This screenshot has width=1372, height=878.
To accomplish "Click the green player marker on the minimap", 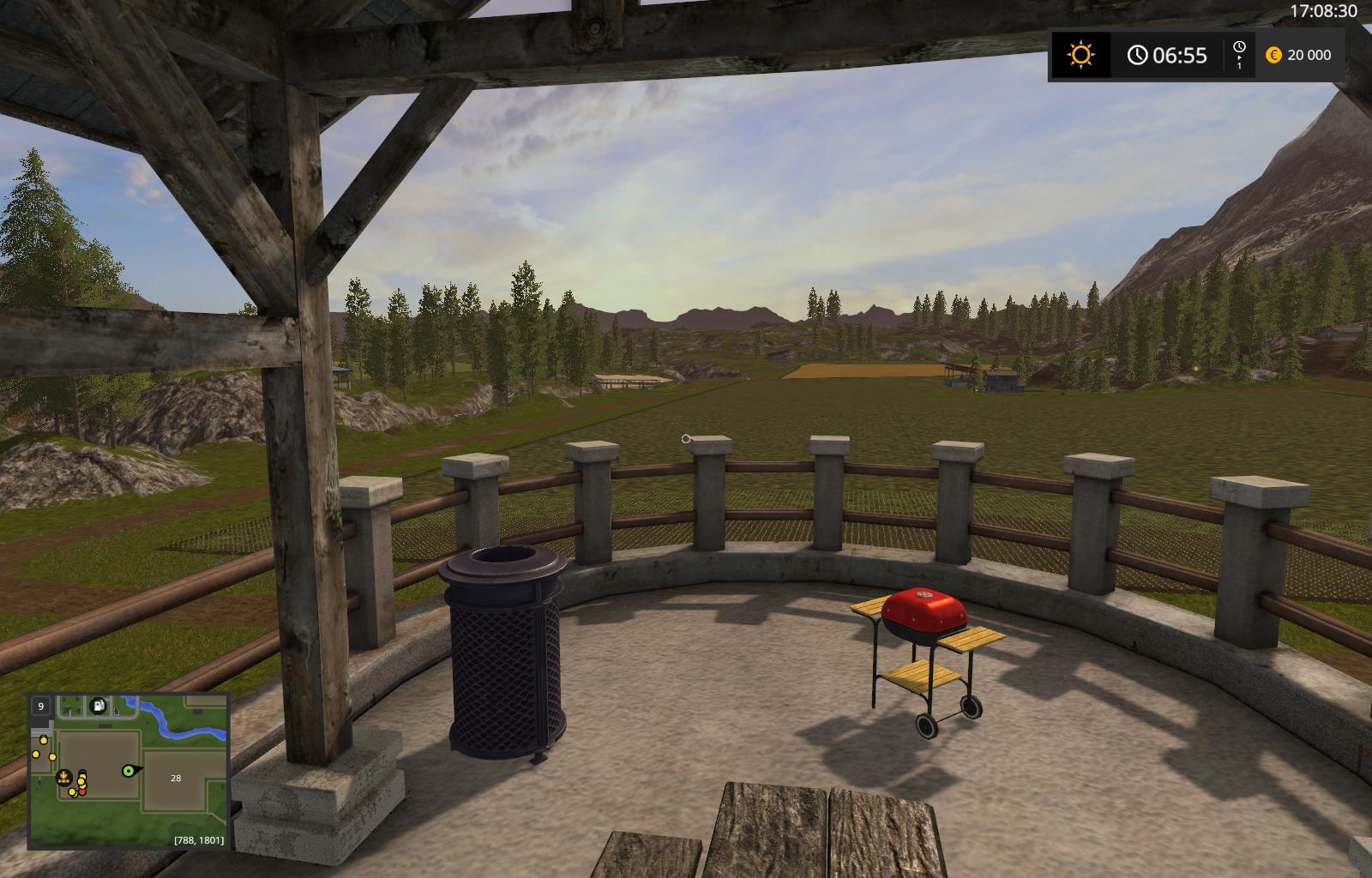I will [x=129, y=771].
